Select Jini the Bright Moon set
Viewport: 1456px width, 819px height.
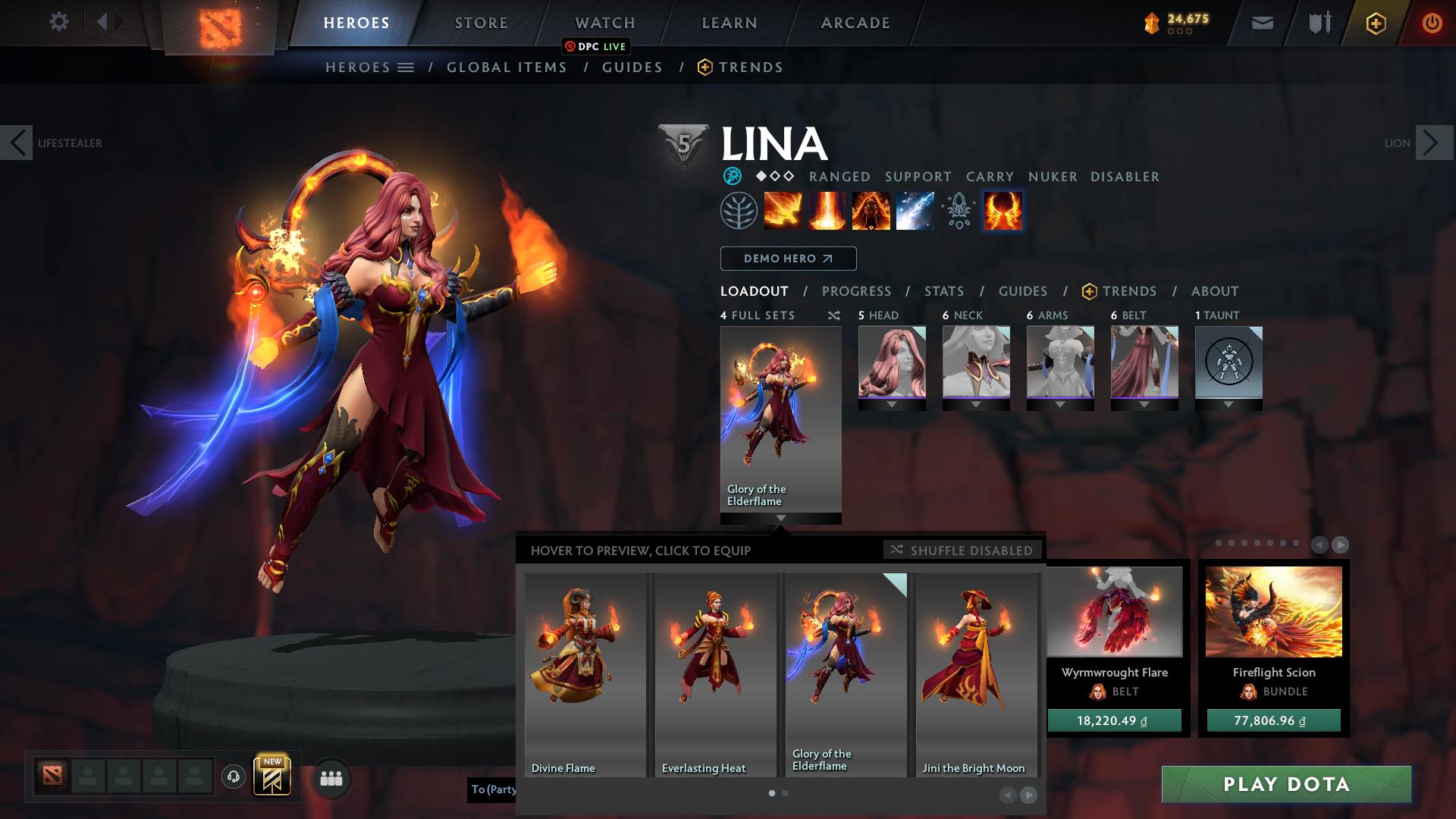(976, 674)
